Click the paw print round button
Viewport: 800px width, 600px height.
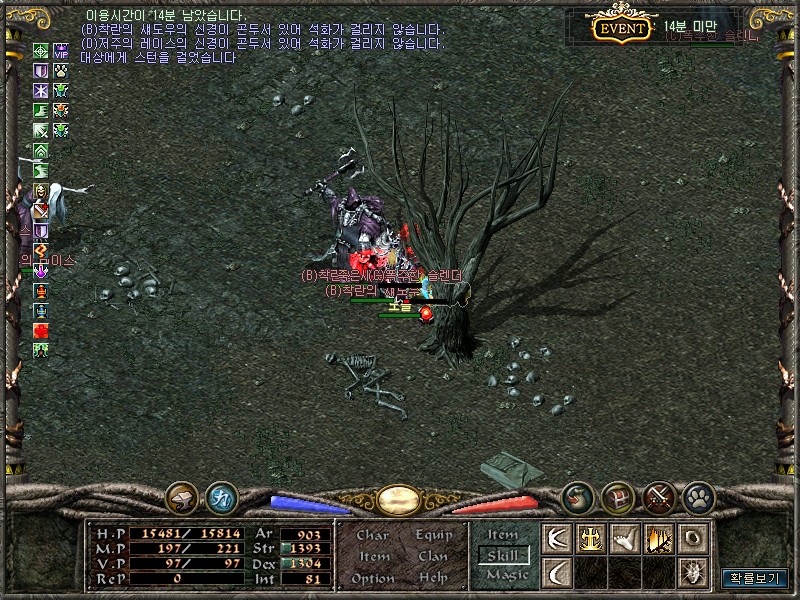(699, 497)
